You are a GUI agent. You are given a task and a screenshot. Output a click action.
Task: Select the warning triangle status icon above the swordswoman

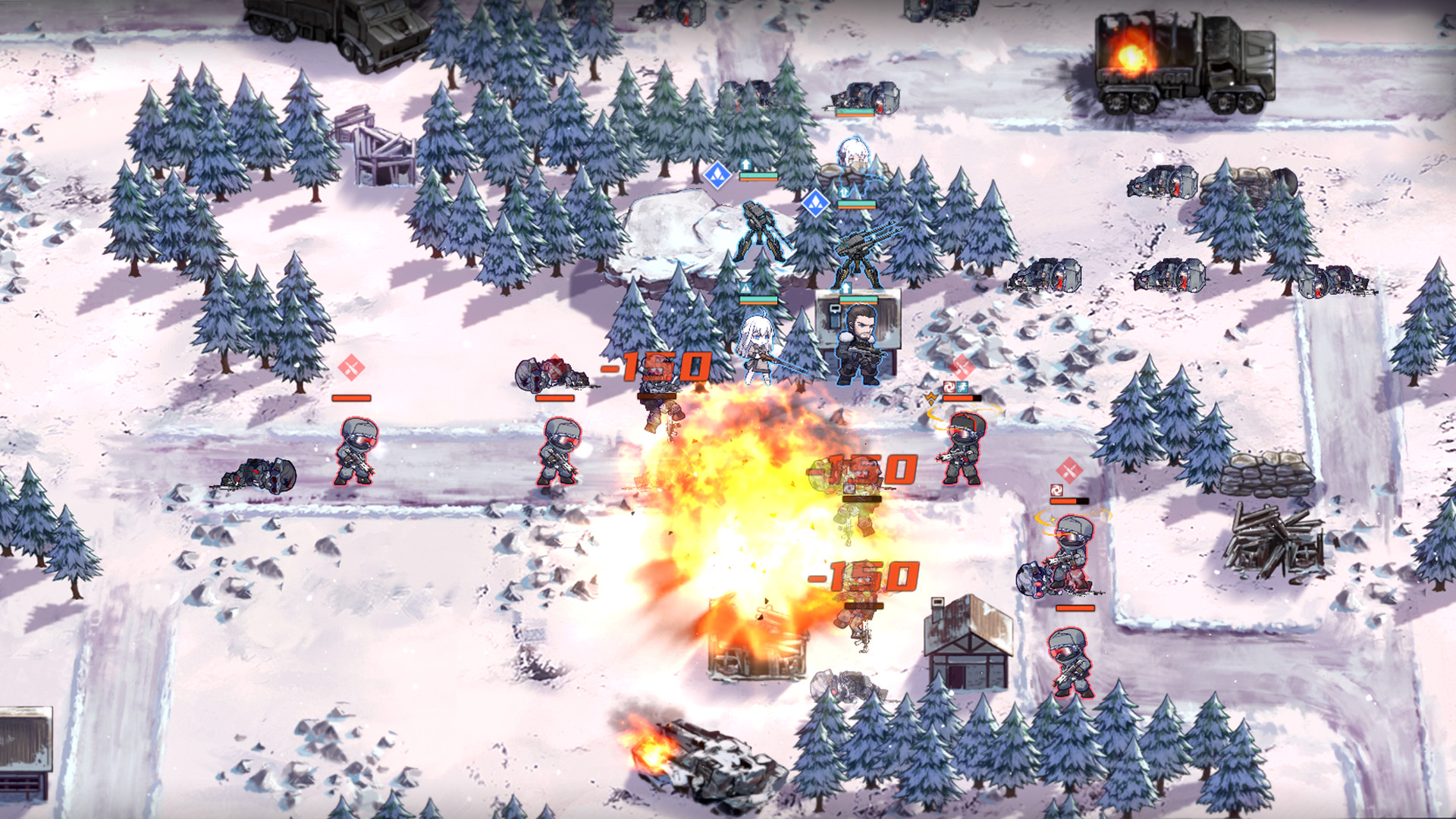pos(745,287)
